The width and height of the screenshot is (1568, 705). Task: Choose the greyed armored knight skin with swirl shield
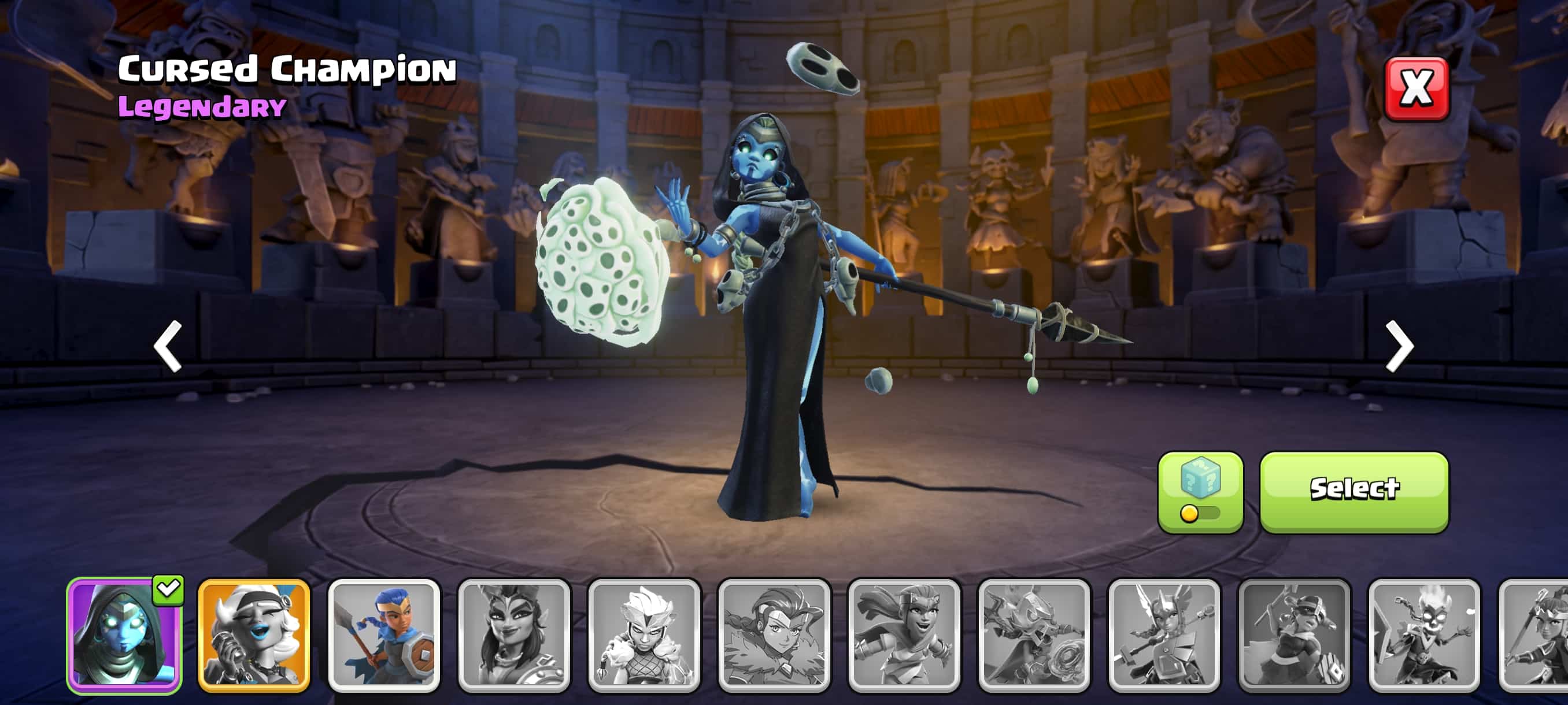pos(1034,635)
